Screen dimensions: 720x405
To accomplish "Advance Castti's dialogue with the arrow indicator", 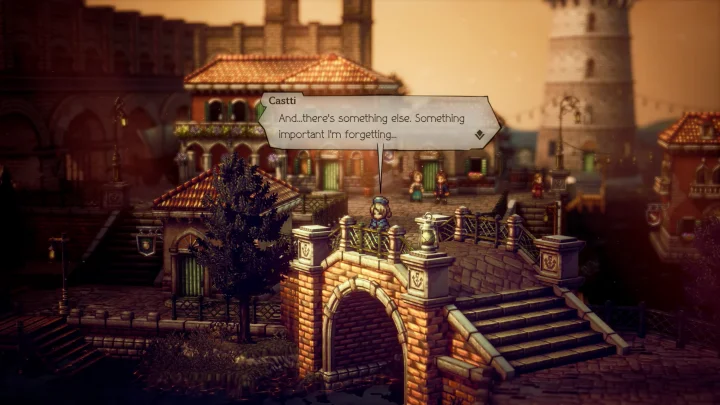I will tap(480, 135).
